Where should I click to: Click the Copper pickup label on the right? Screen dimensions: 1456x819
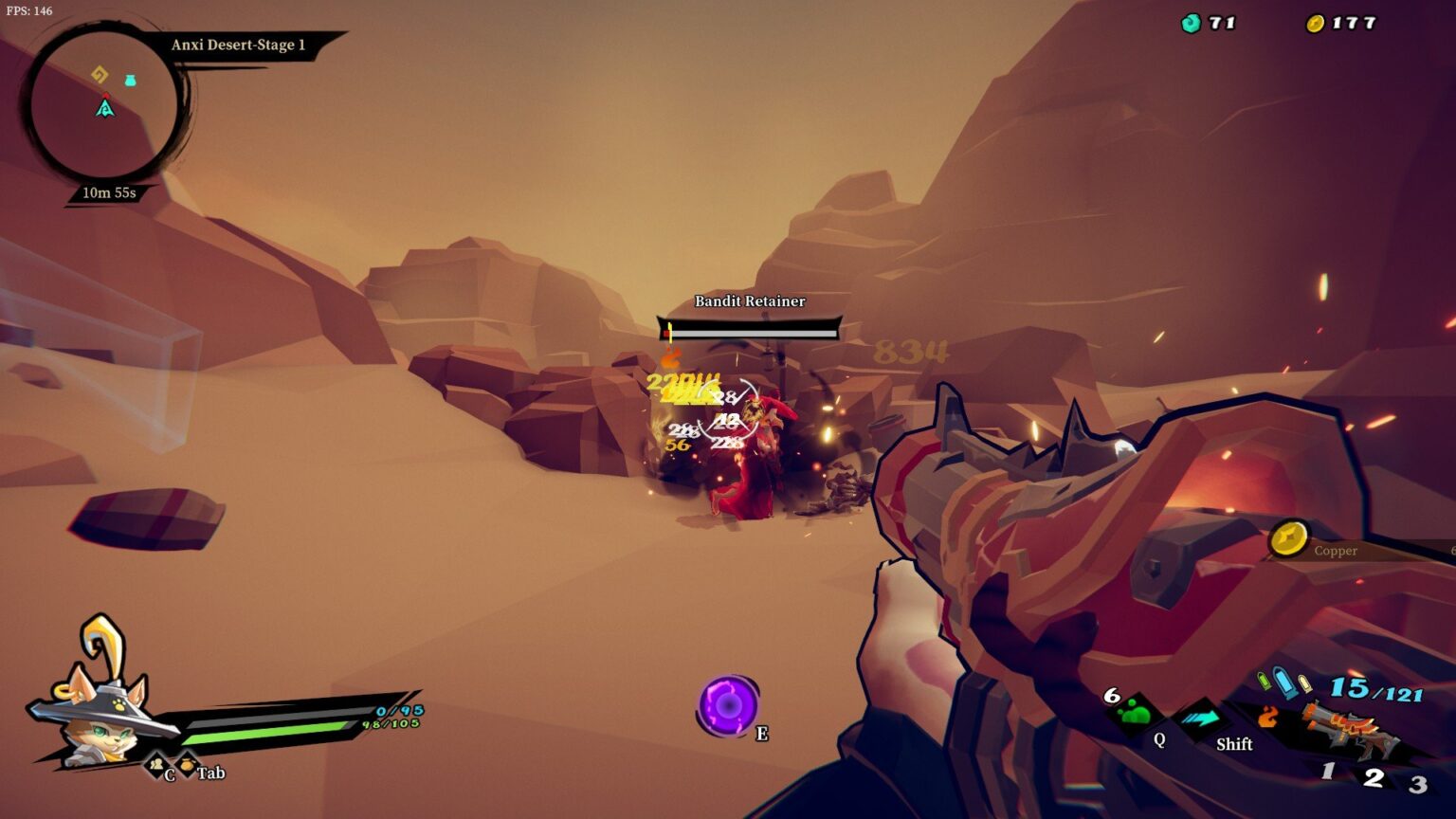pos(1335,551)
